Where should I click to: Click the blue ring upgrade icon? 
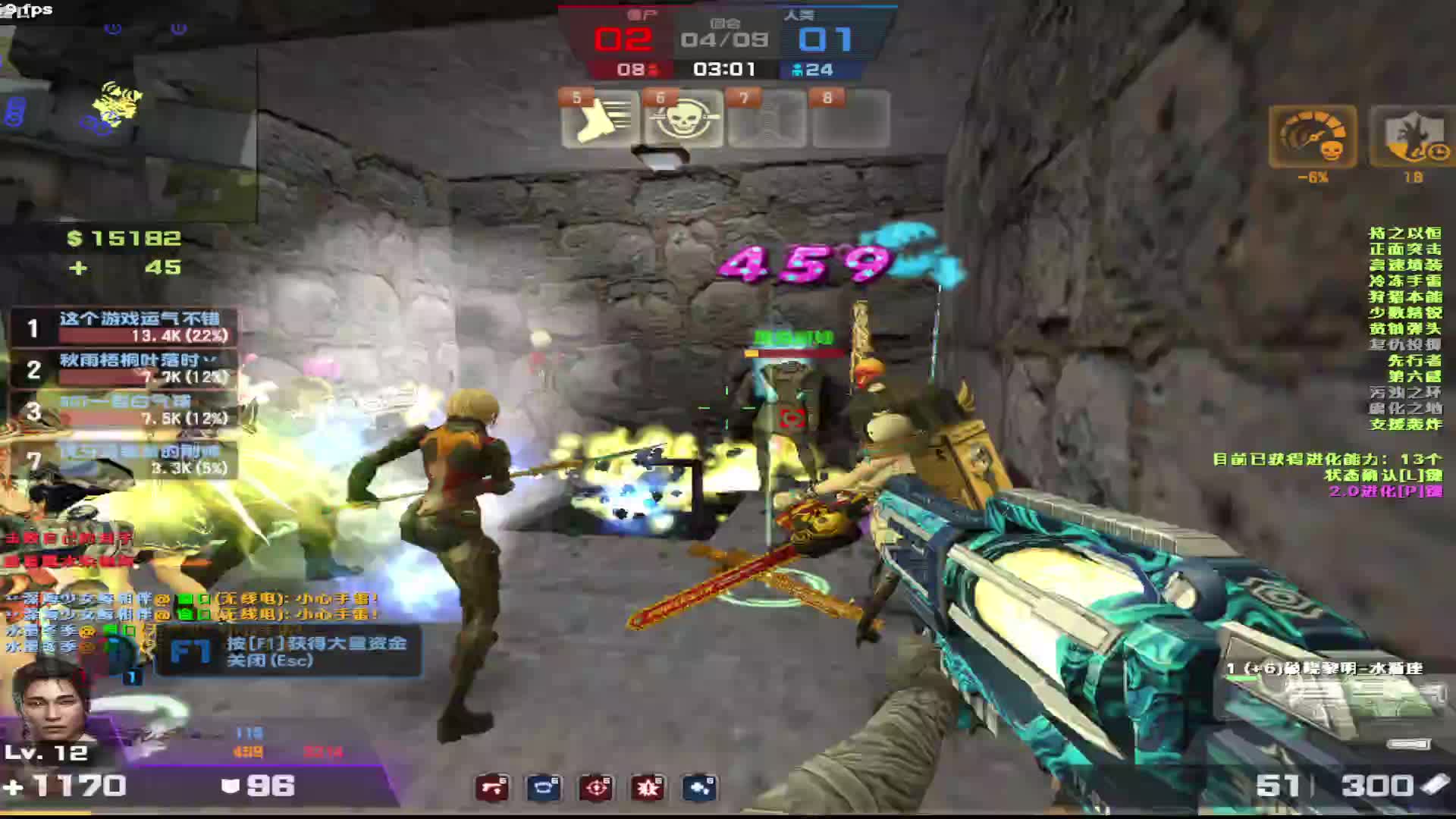click(544, 788)
